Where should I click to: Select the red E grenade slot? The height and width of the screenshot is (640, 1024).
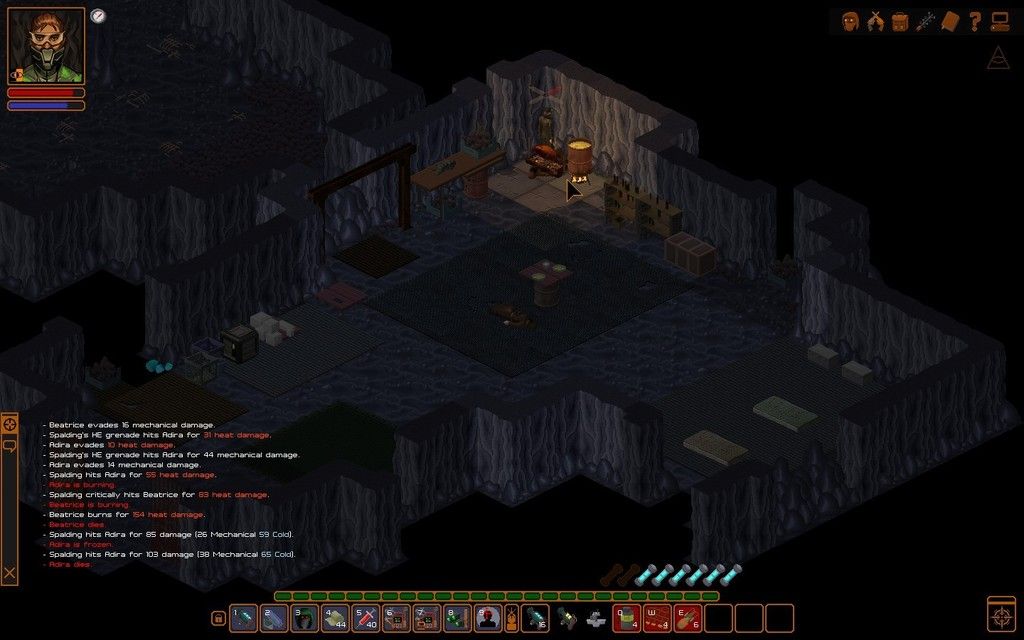[686, 618]
